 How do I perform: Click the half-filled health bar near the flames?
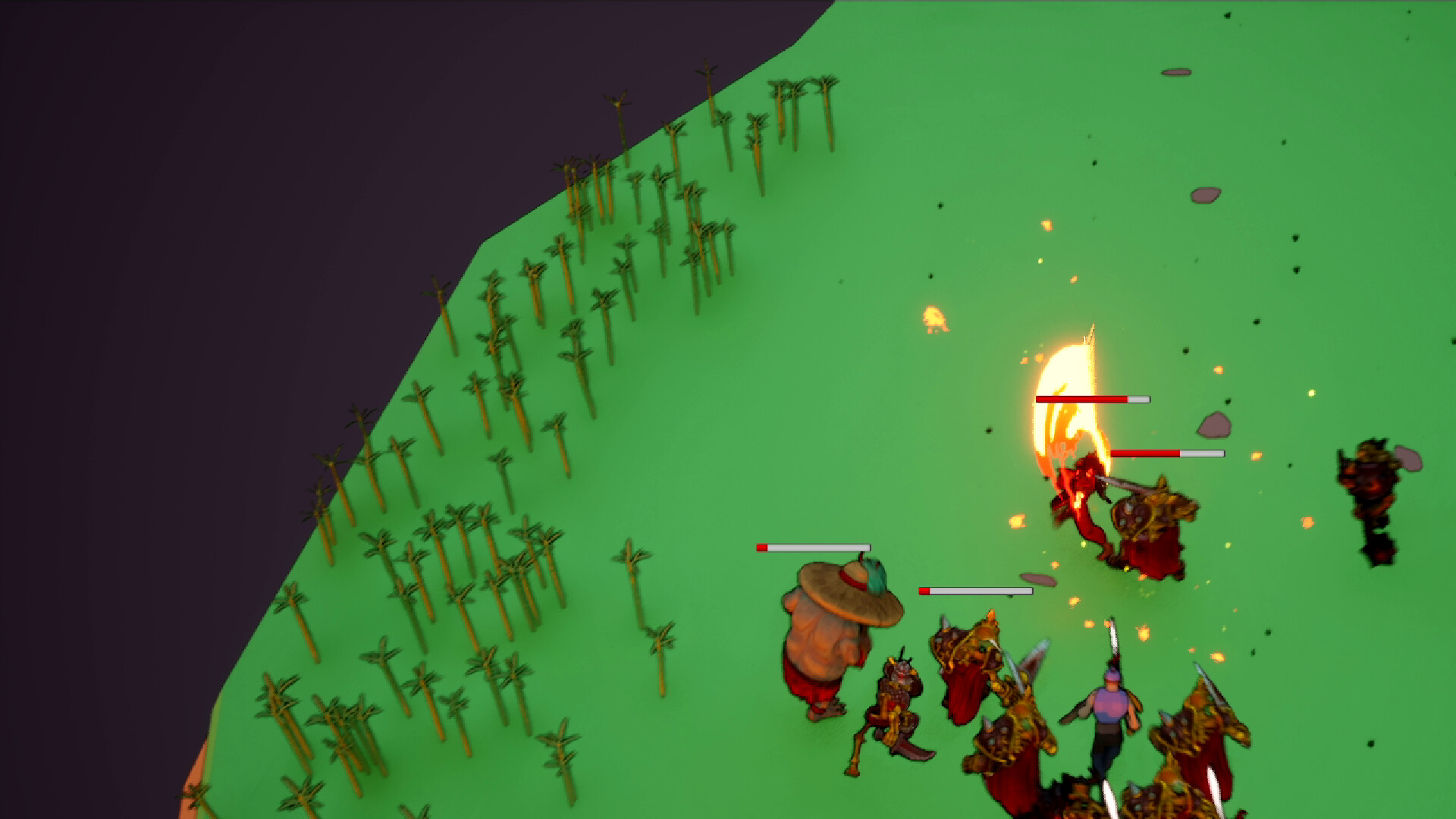tap(1169, 453)
